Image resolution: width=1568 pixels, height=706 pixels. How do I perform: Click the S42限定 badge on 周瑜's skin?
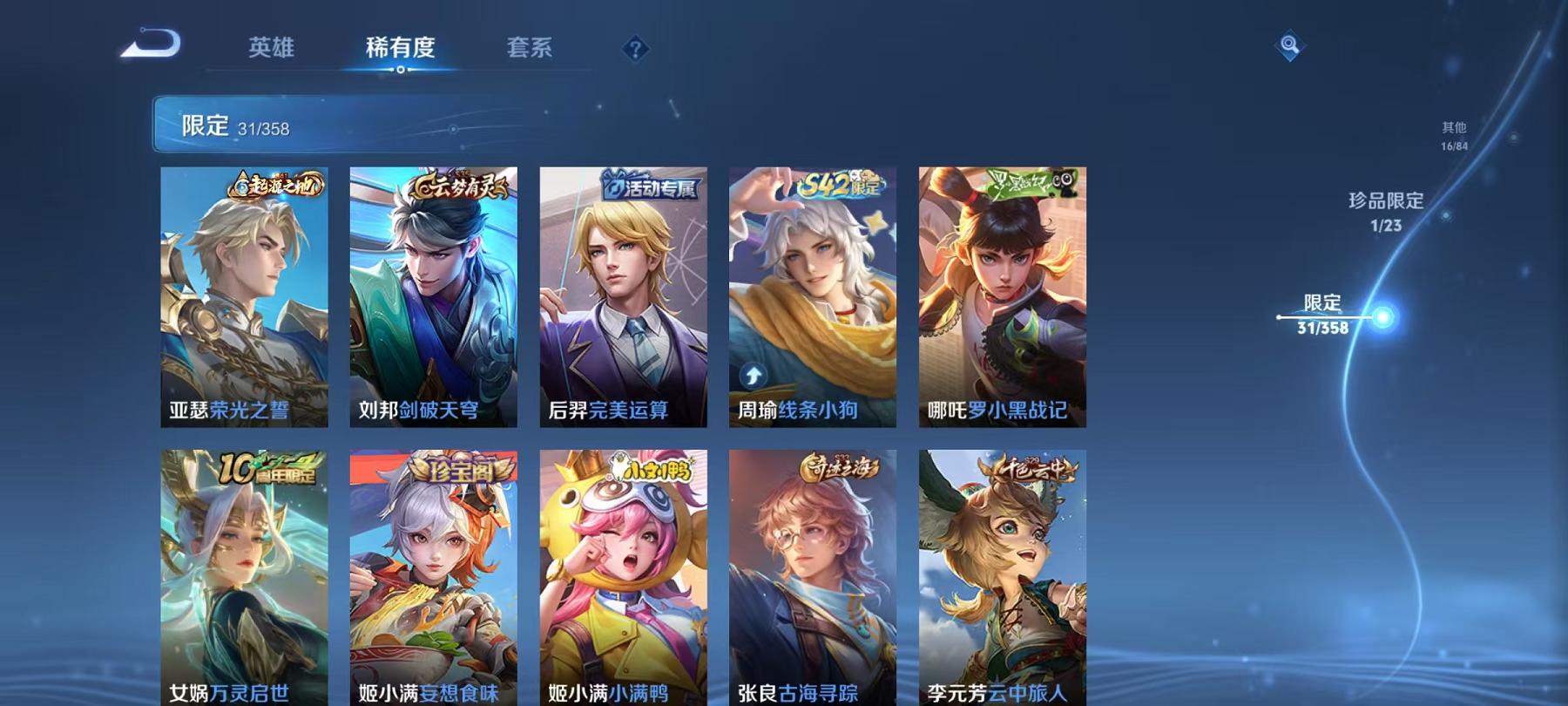838,185
